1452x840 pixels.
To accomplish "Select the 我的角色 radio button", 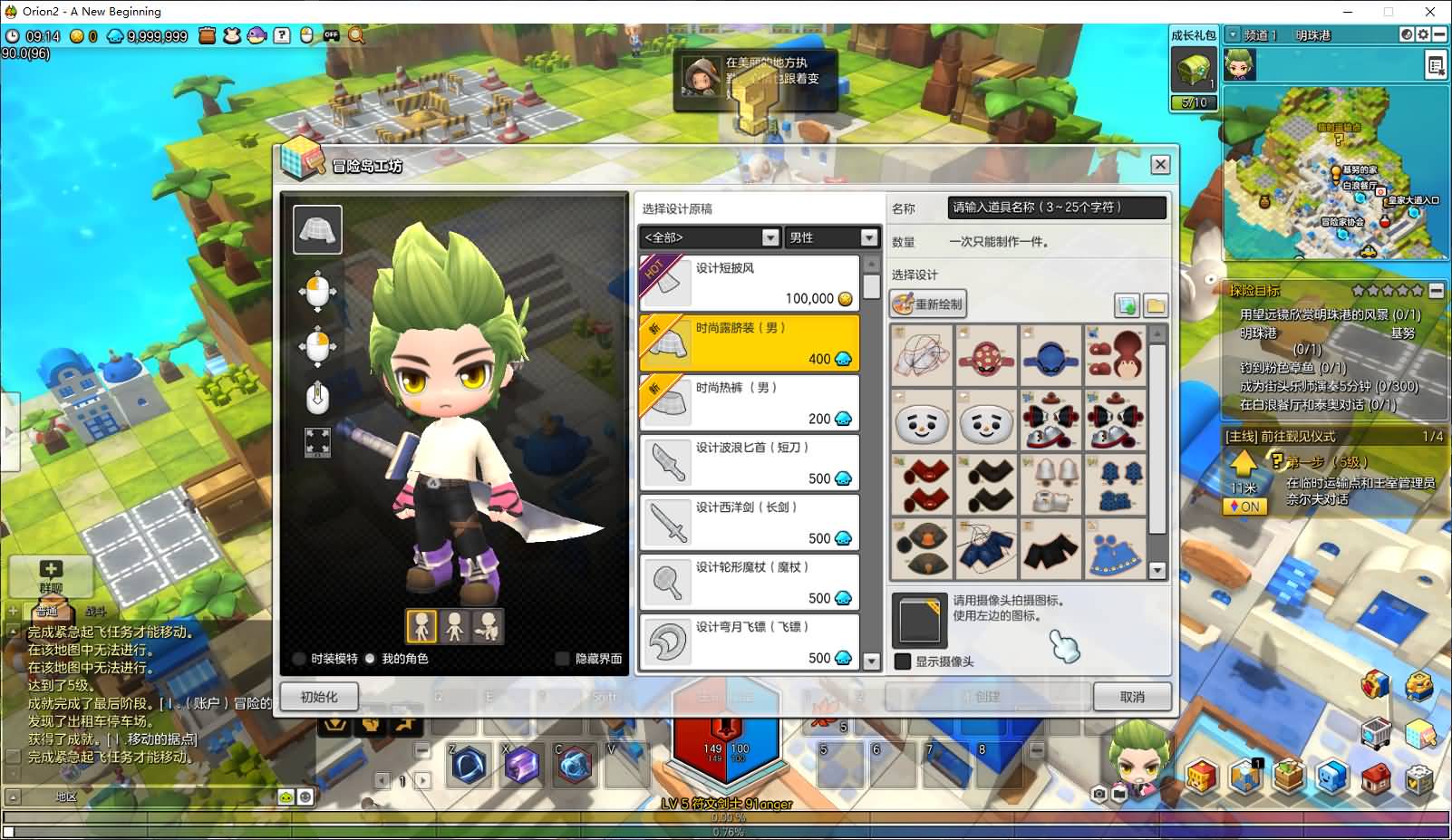I will point(370,659).
